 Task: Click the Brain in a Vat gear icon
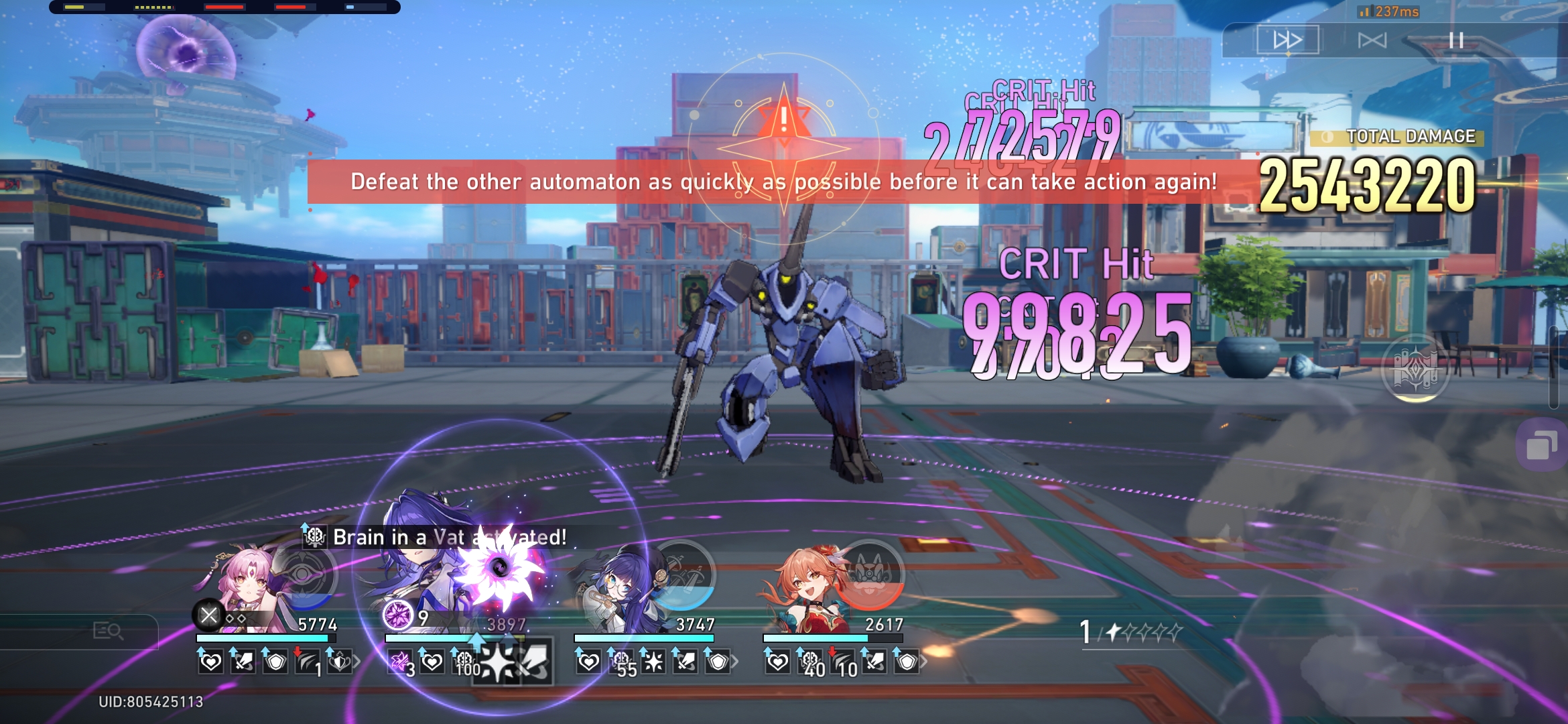[314, 537]
